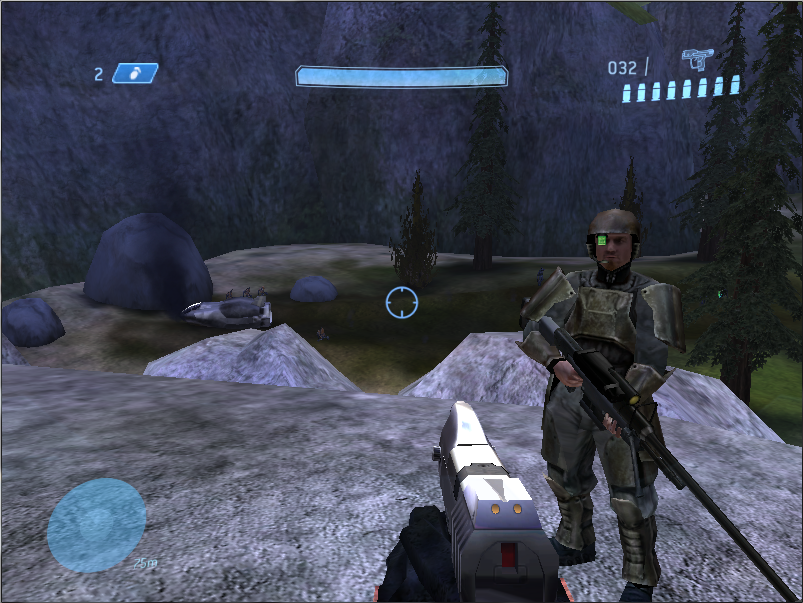This screenshot has height=603, width=803.
Task: Click the circular motion tracker radar
Action: (96, 525)
